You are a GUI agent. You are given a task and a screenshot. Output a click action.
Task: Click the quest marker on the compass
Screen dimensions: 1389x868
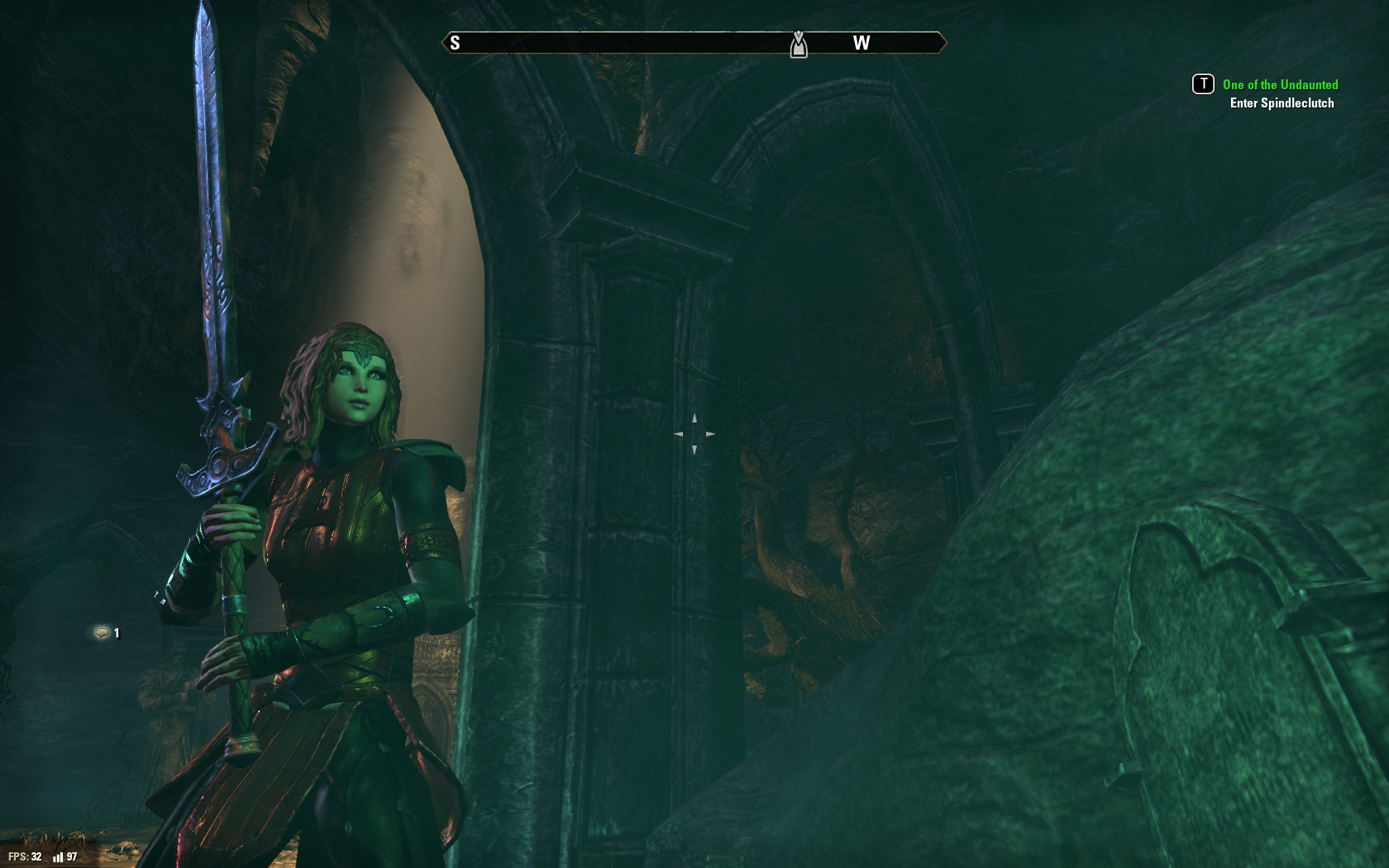[x=798, y=45]
